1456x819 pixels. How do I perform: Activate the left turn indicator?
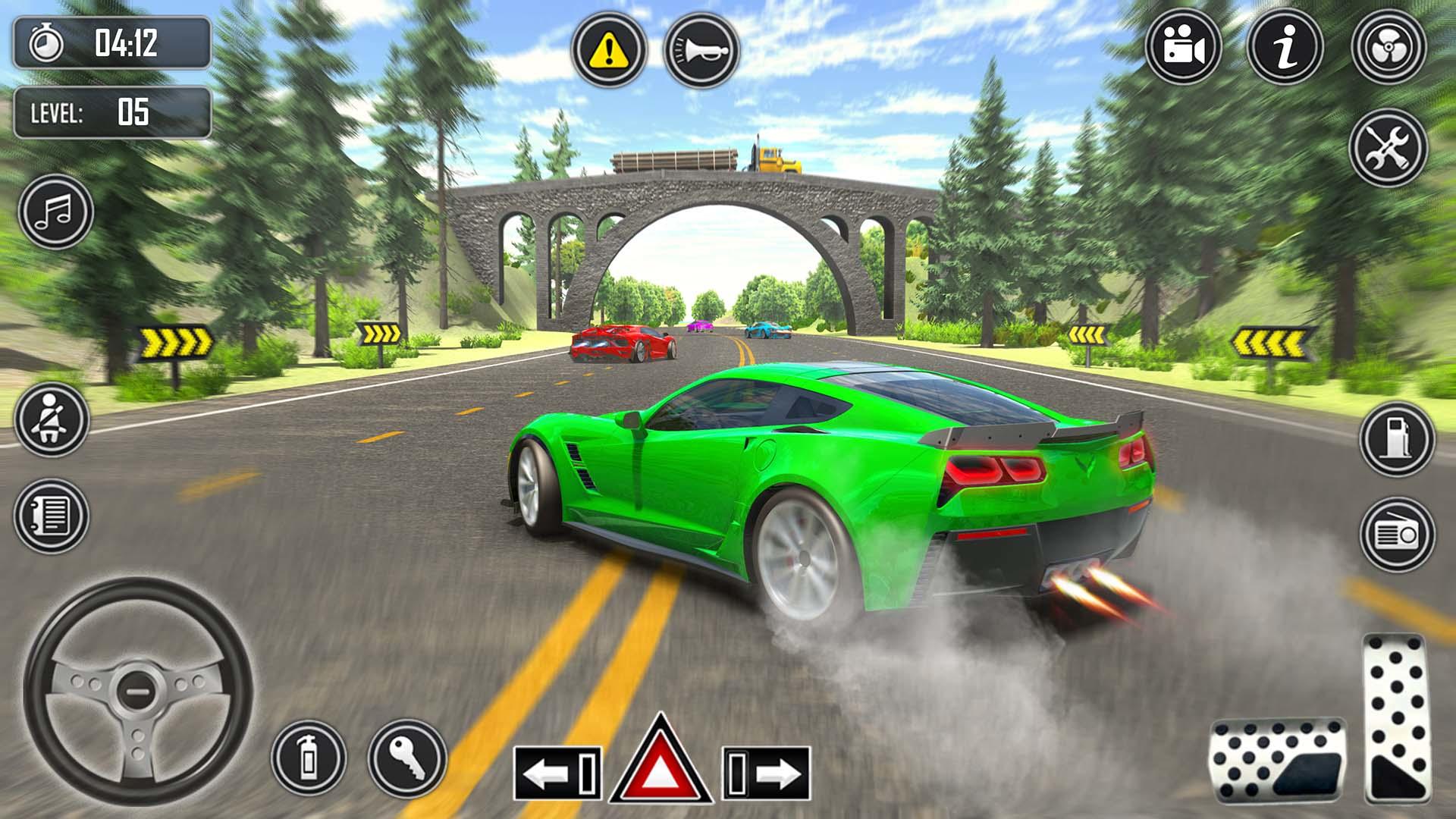click(x=557, y=773)
